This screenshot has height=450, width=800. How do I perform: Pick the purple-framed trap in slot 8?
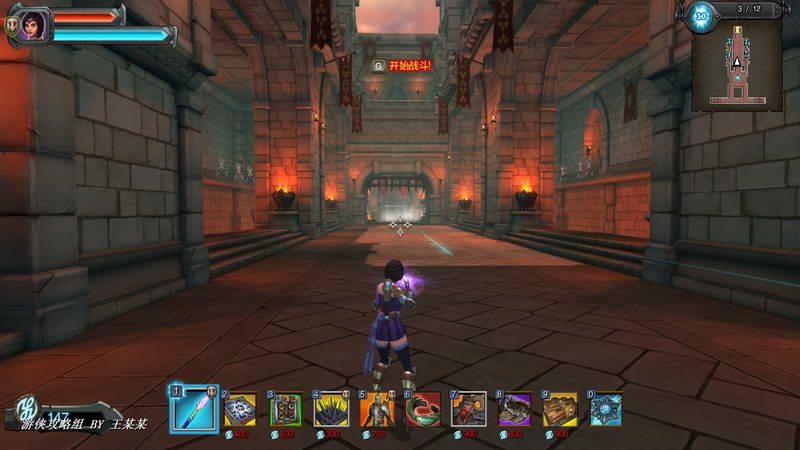tap(515, 410)
